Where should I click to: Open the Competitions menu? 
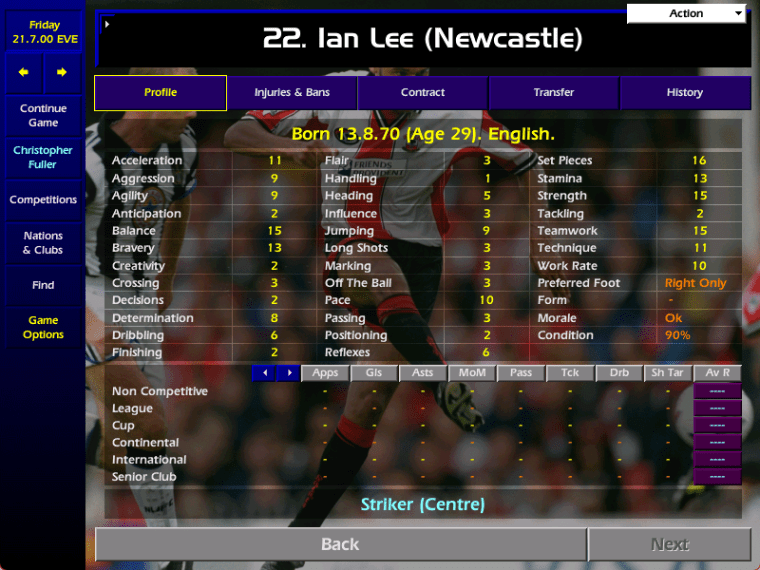coord(43,200)
